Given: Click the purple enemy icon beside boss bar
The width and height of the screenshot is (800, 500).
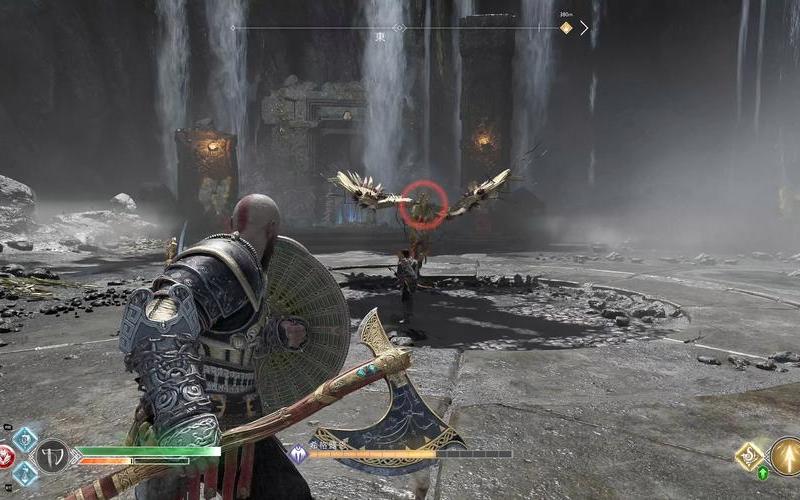Looking at the screenshot, I should coord(298,454).
